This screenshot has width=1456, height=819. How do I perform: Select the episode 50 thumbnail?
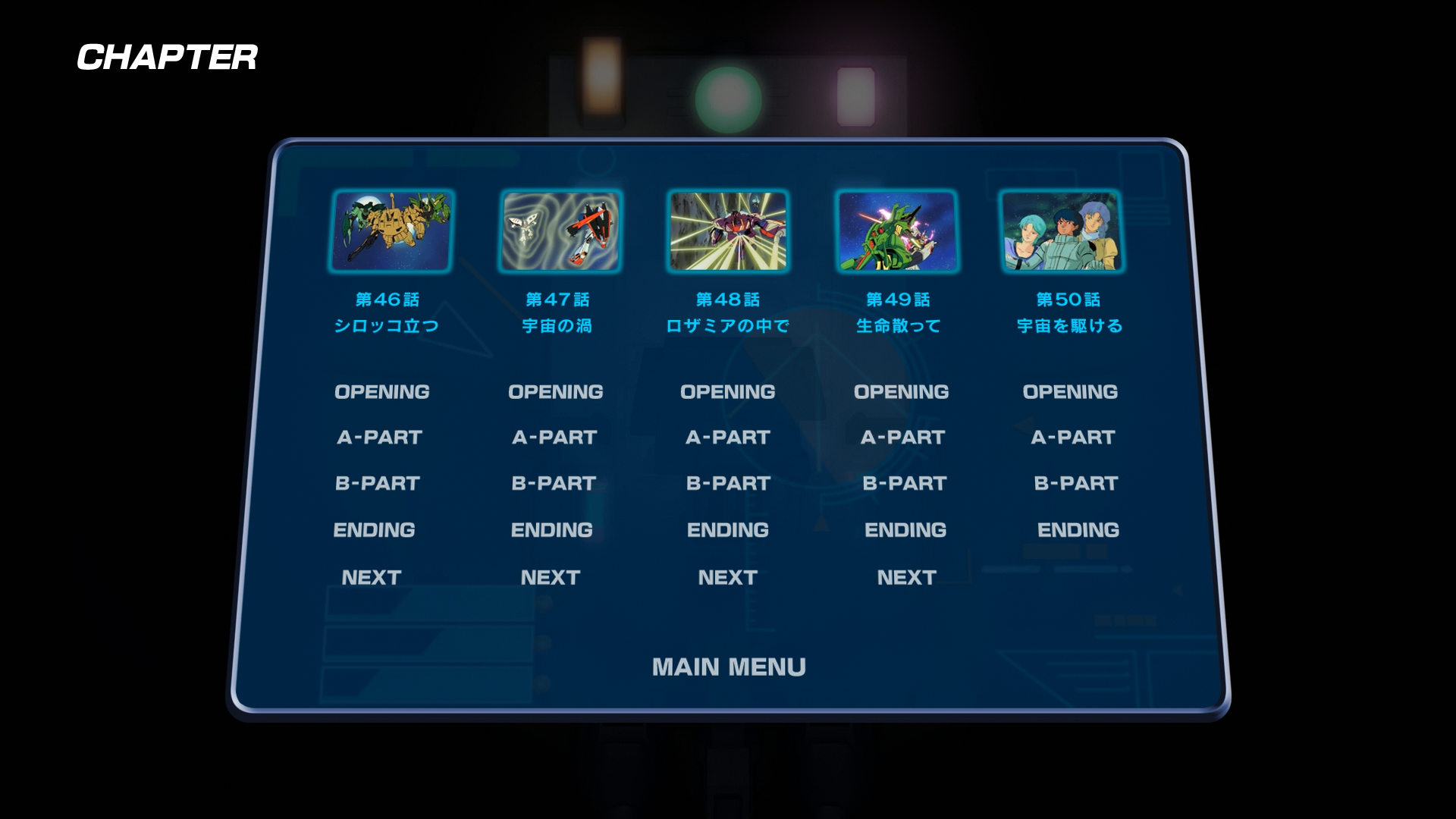point(1062,231)
